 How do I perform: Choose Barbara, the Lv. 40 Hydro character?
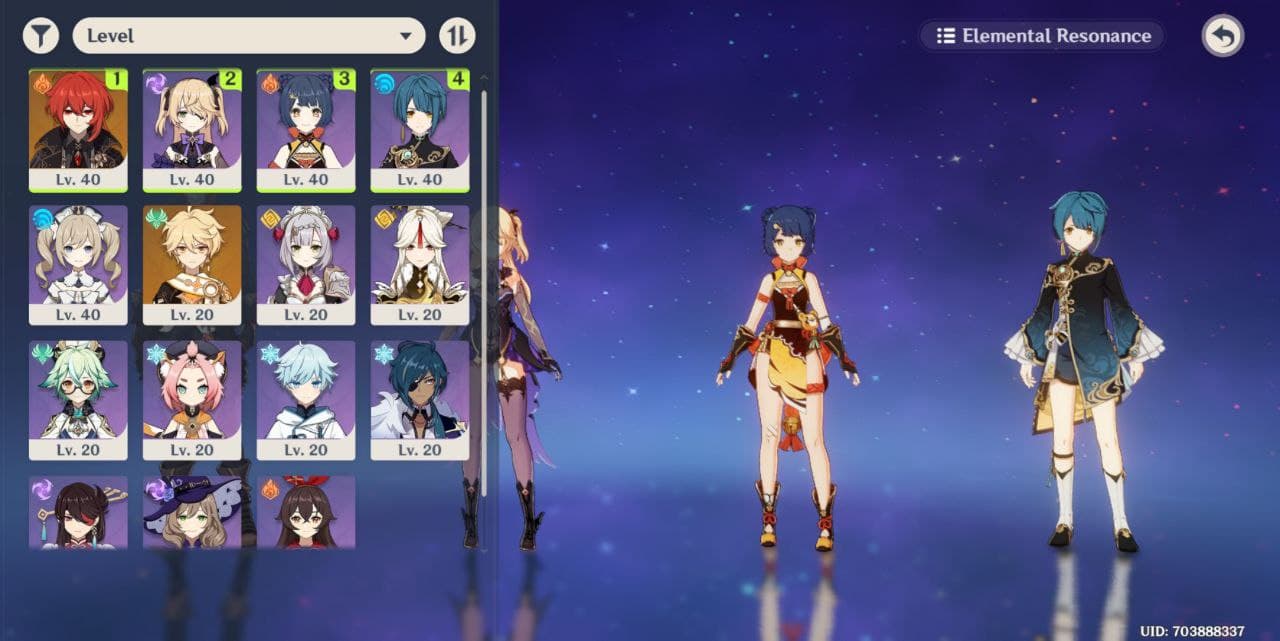[x=78, y=265]
